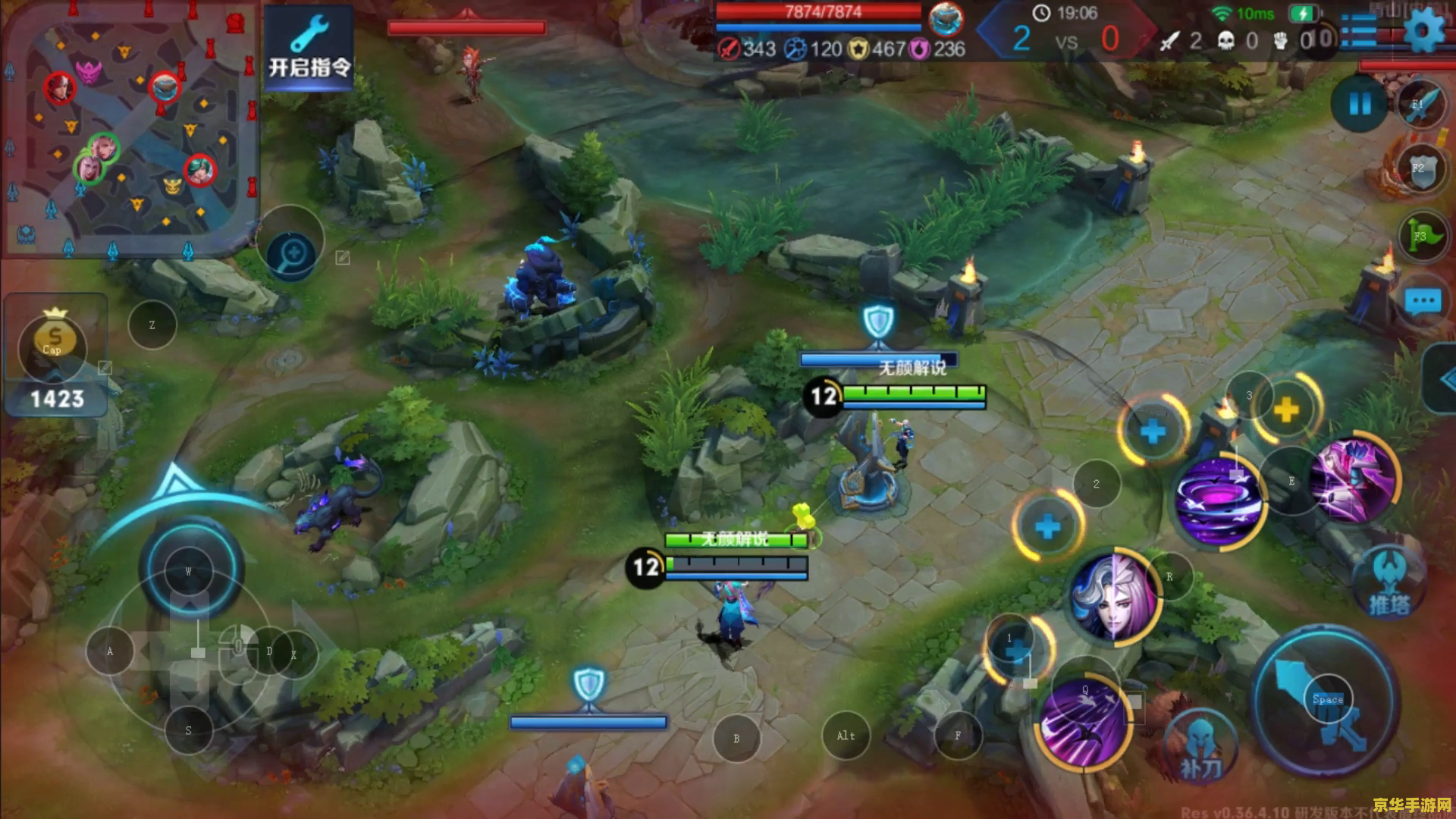Screen dimensions: 1456x819
Task: Activate the two-faced hero portrait skill
Action: point(1113,597)
